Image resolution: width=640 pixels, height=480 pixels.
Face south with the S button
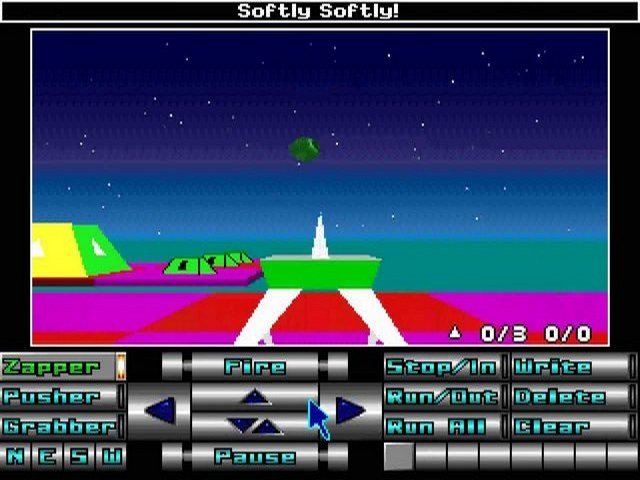79,457
